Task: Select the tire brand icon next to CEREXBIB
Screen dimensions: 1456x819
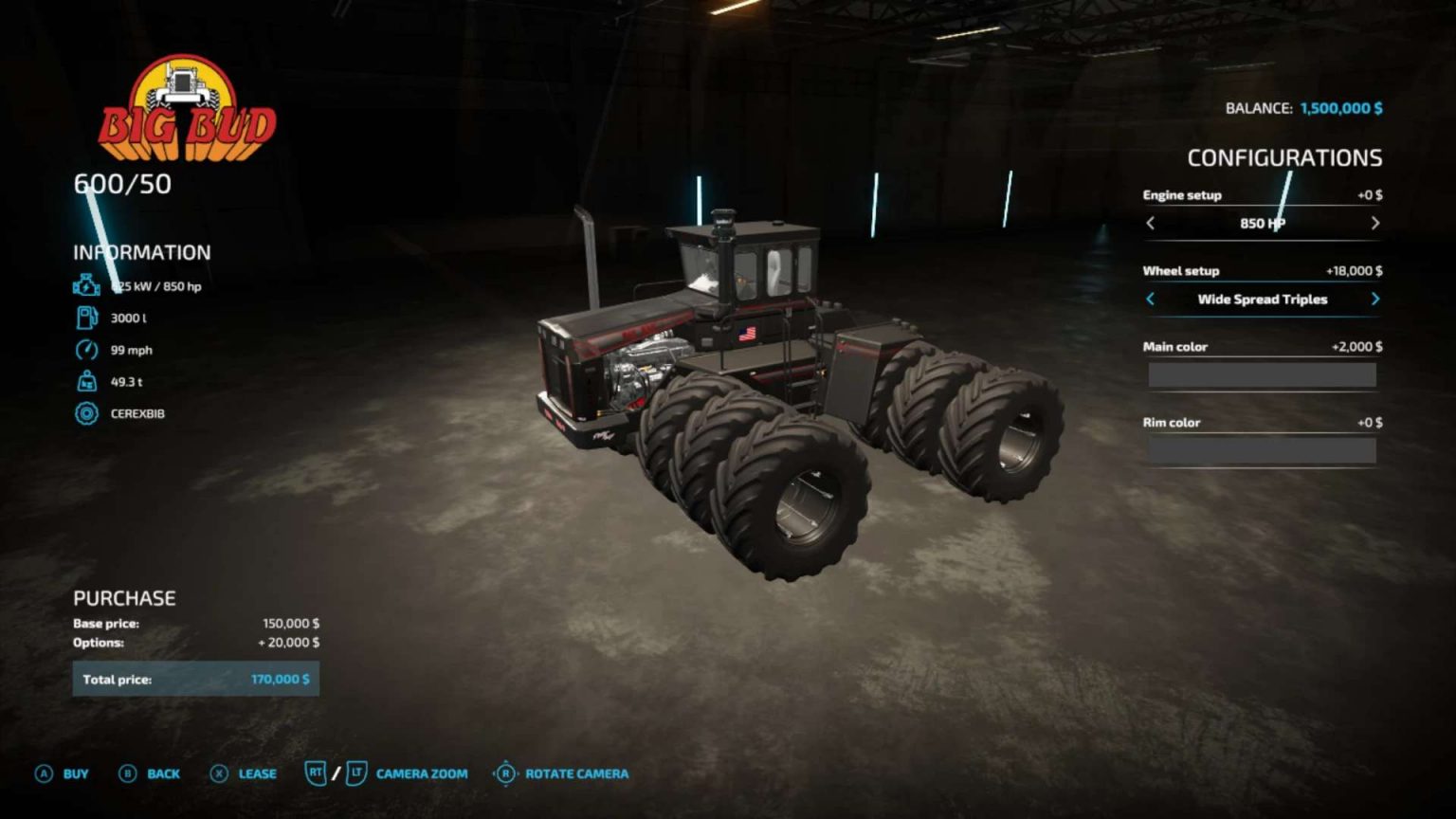Action: coord(86,413)
